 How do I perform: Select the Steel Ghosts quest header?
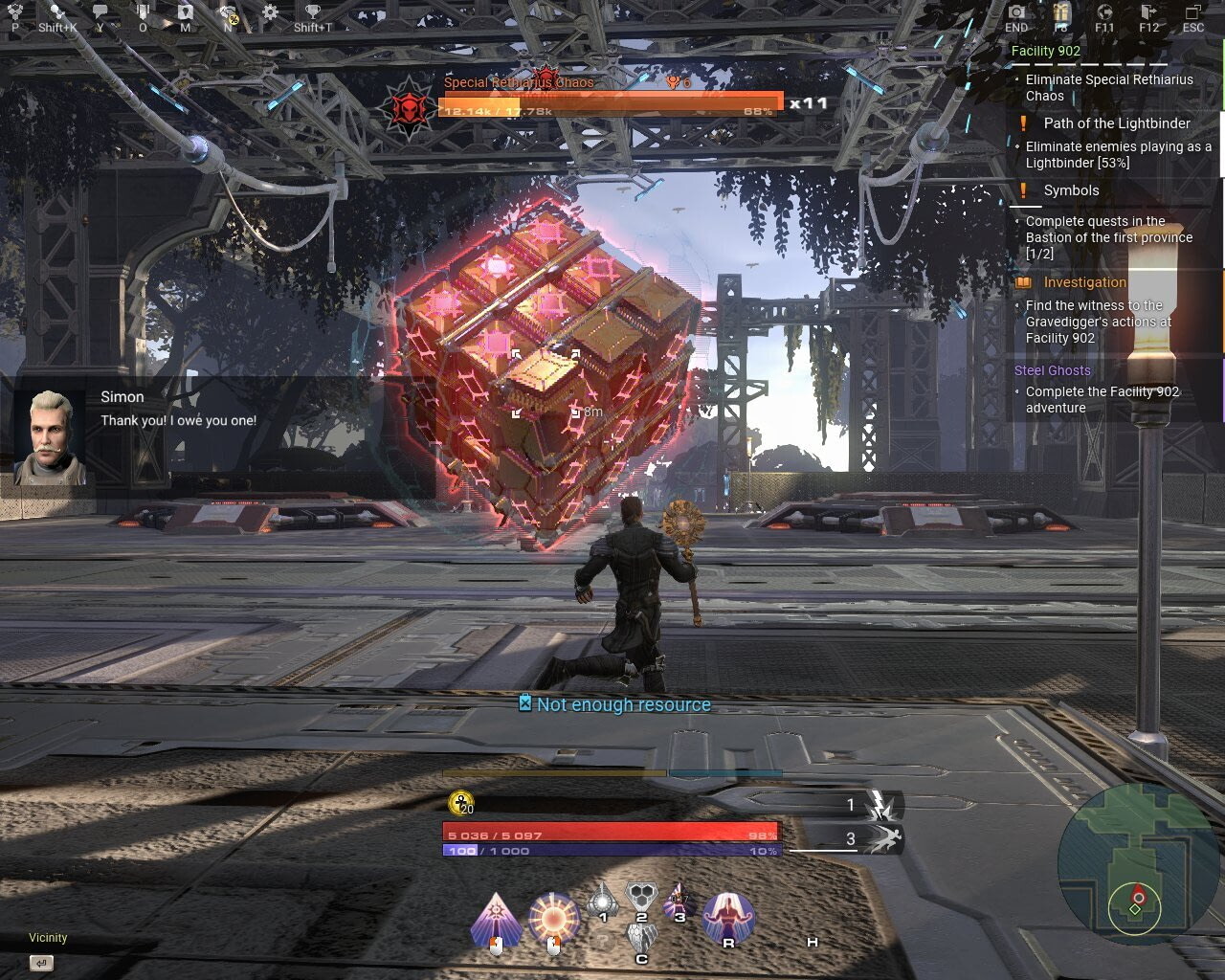pyautogui.click(x=1052, y=370)
